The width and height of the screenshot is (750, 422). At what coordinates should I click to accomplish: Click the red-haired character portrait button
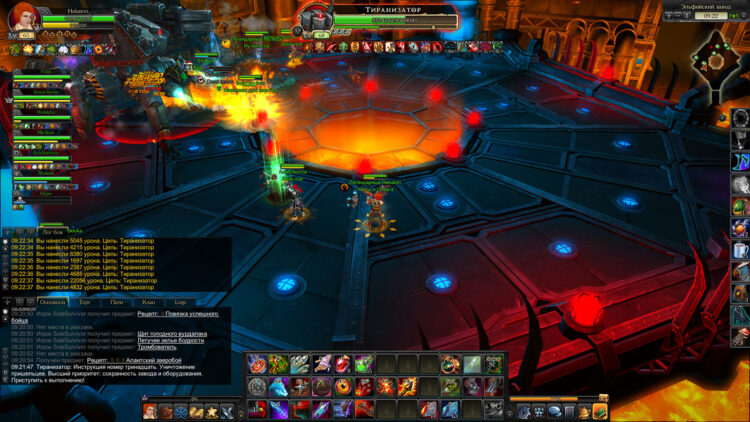click(150, 411)
